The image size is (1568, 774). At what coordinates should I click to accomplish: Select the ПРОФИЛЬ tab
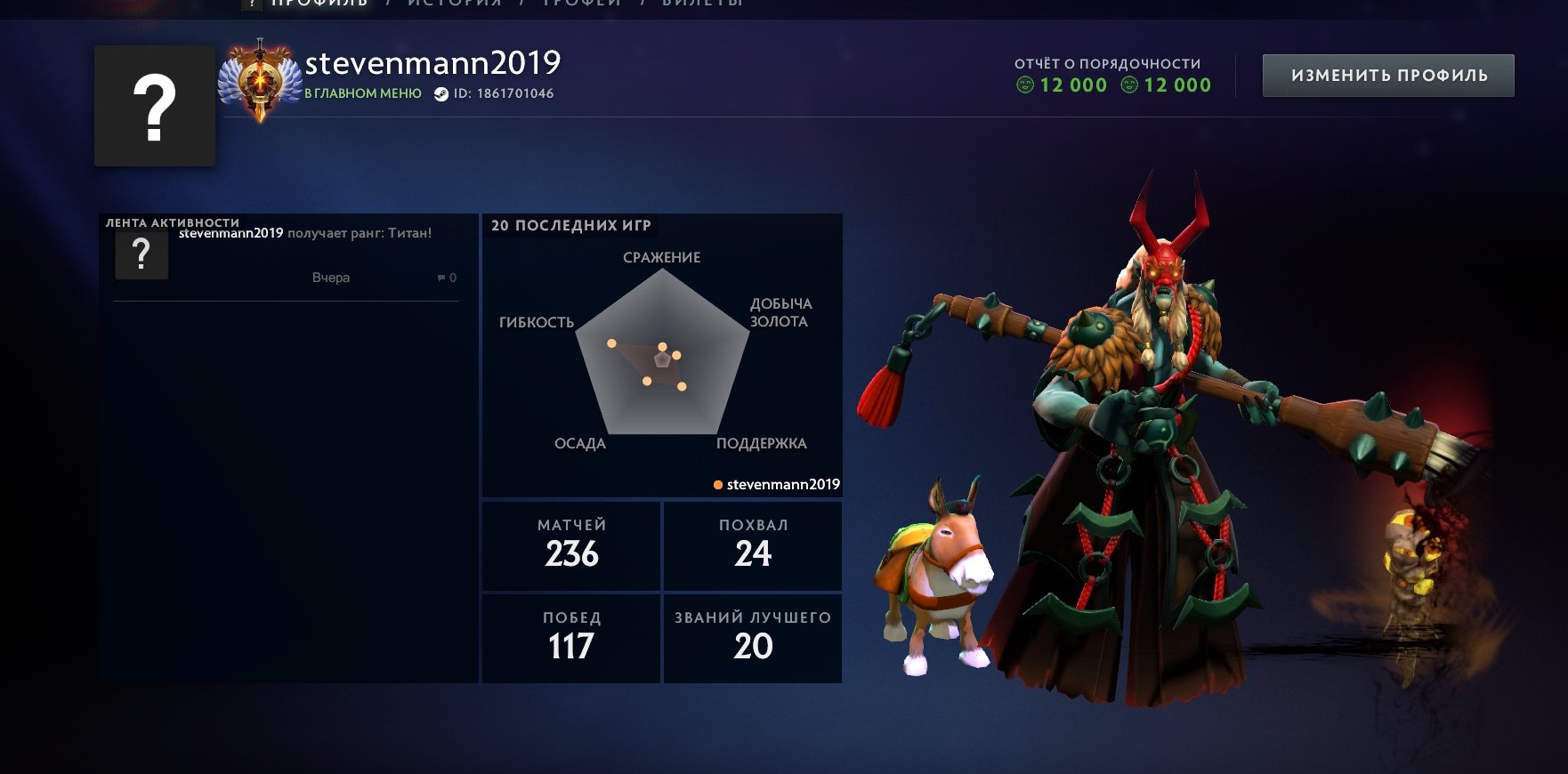320,4
